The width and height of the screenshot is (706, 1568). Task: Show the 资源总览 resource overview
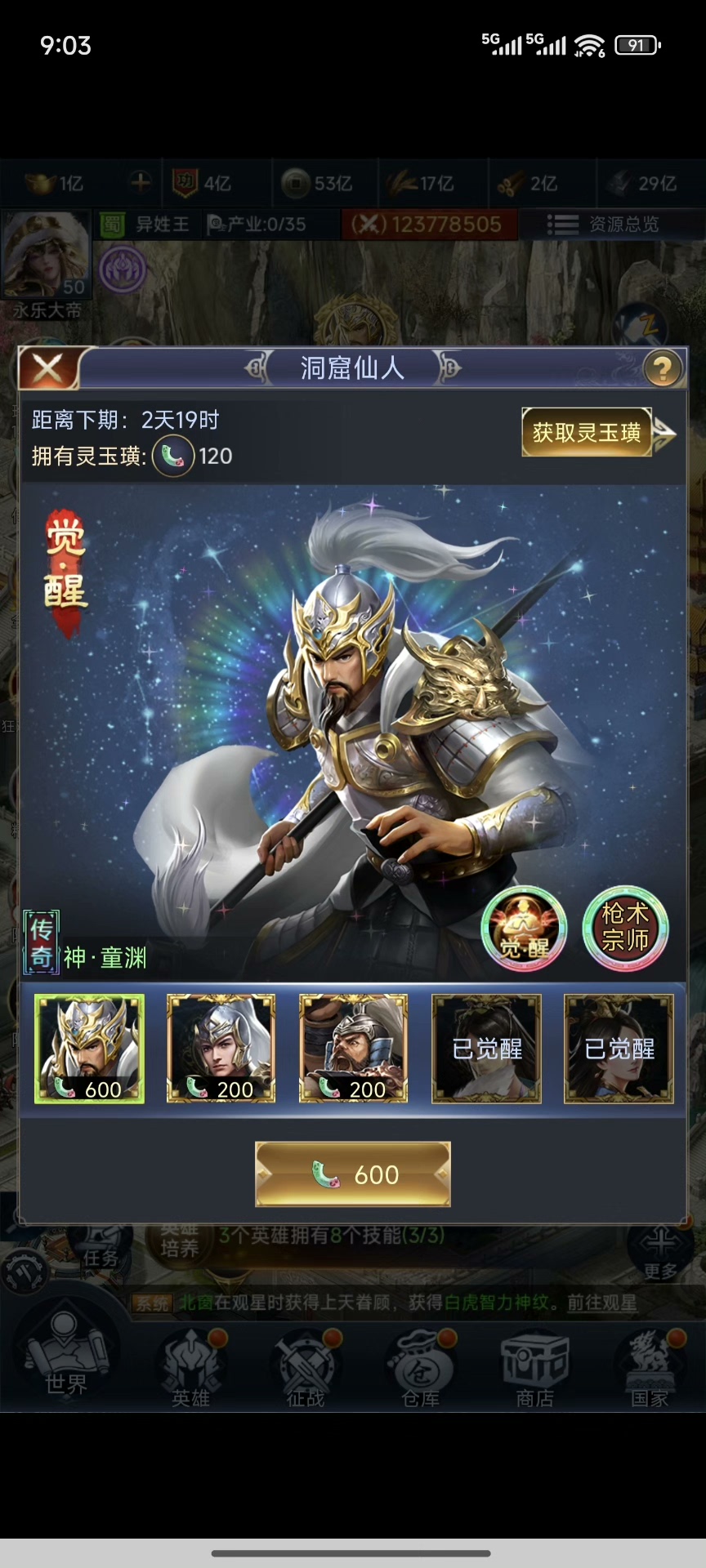point(604,225)
